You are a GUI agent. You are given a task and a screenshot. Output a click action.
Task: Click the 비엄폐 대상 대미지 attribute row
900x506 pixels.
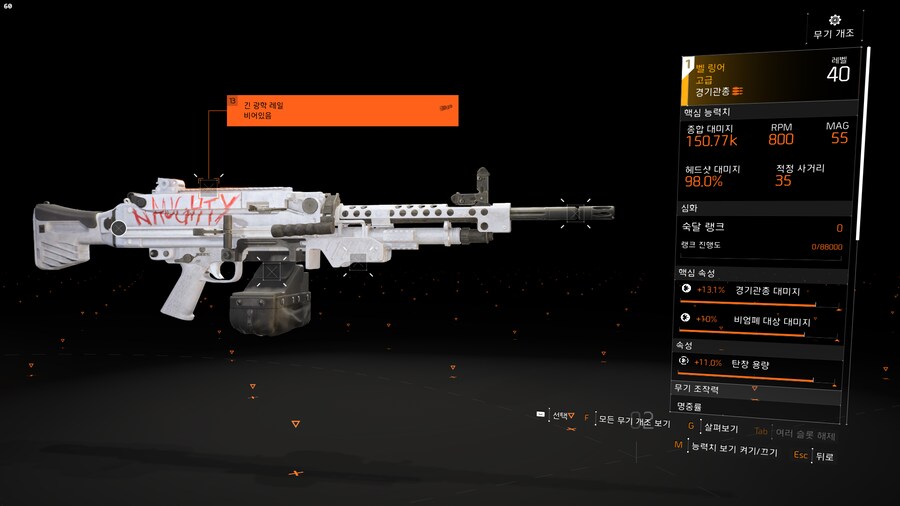pos(762,319)
